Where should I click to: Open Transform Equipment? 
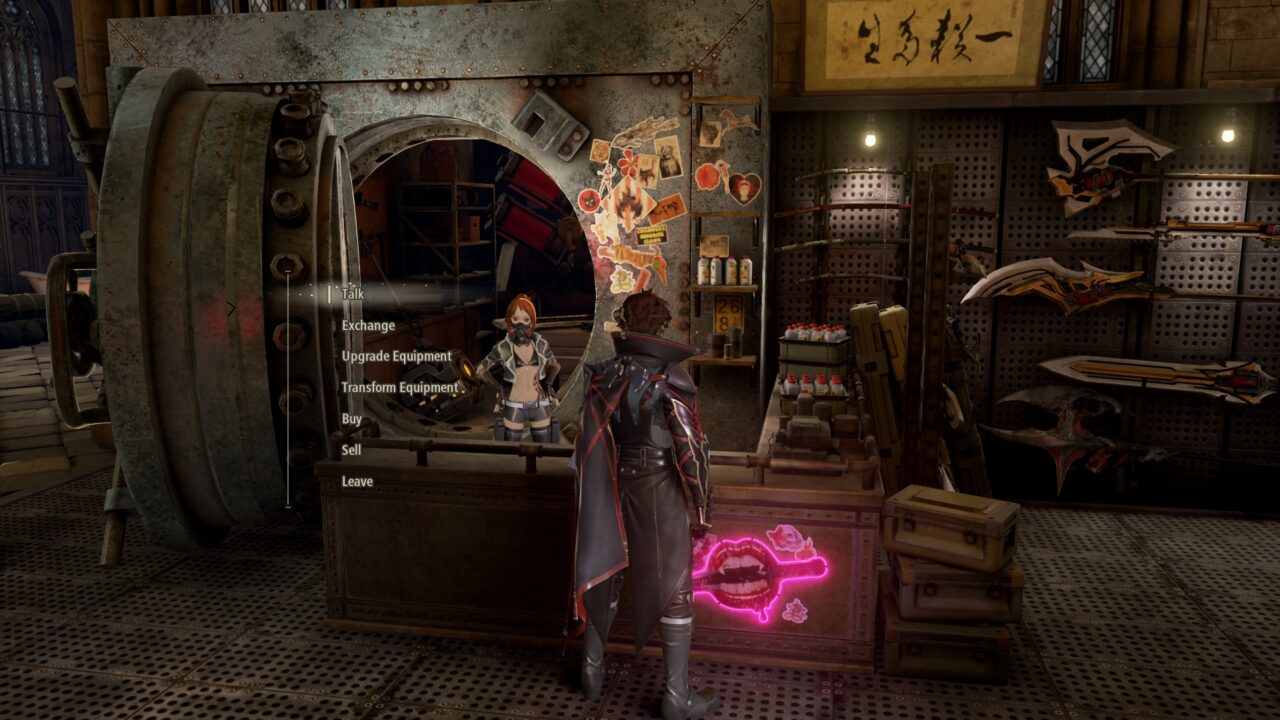(x=400, y=386)
